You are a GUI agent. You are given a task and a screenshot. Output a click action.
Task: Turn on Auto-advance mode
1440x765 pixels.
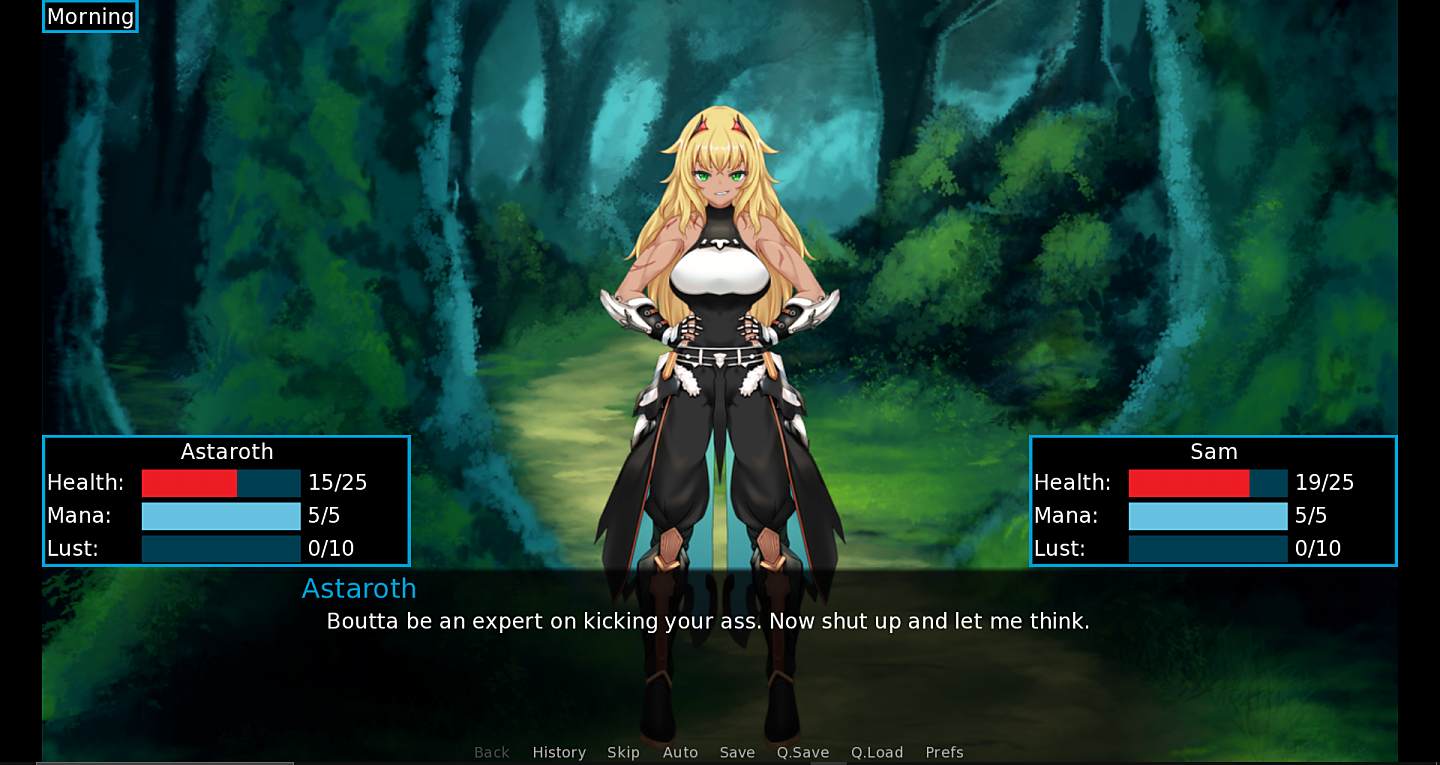click(x=681, y=752)
